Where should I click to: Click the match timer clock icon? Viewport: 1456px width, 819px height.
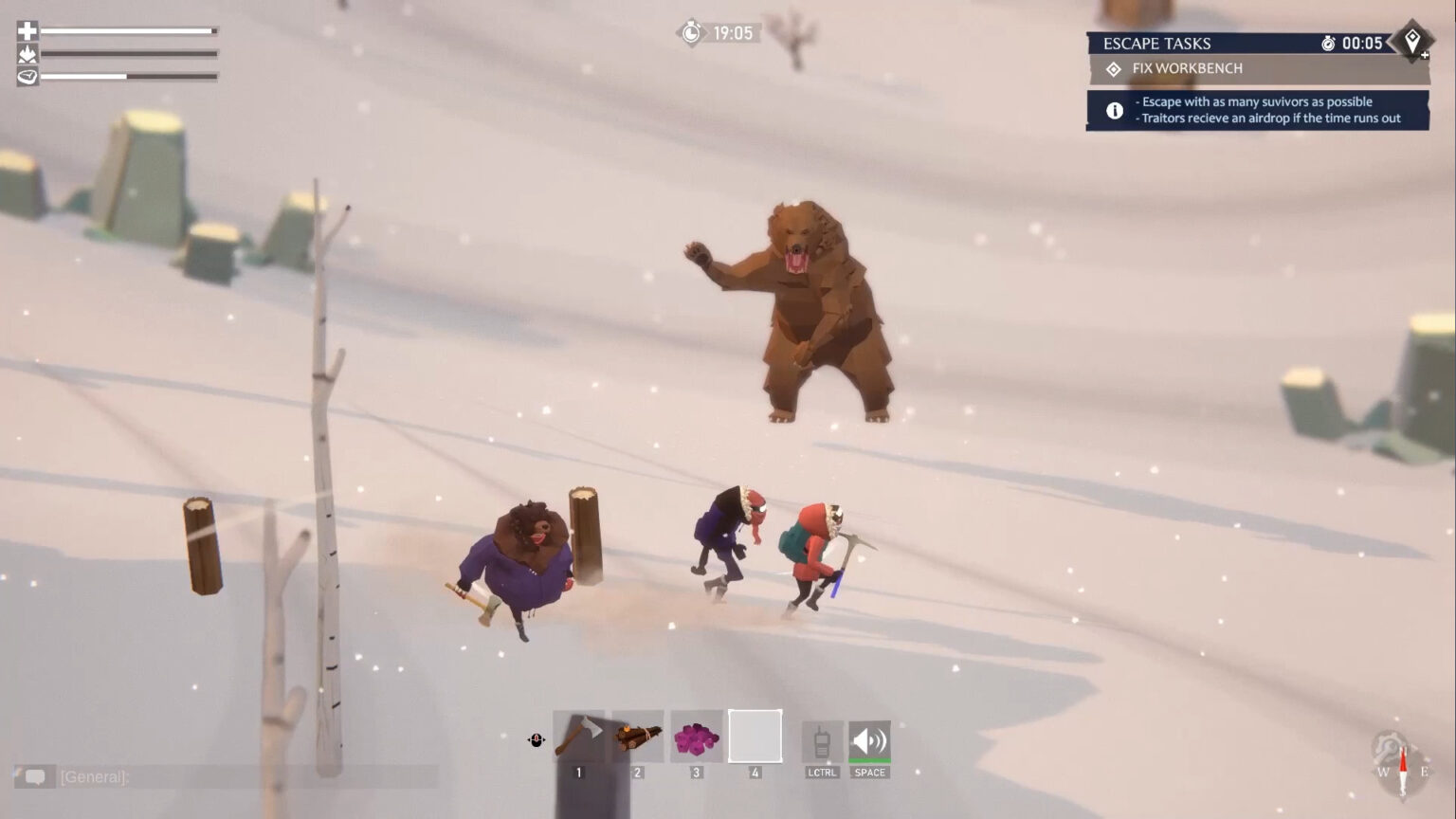point(690,32)
